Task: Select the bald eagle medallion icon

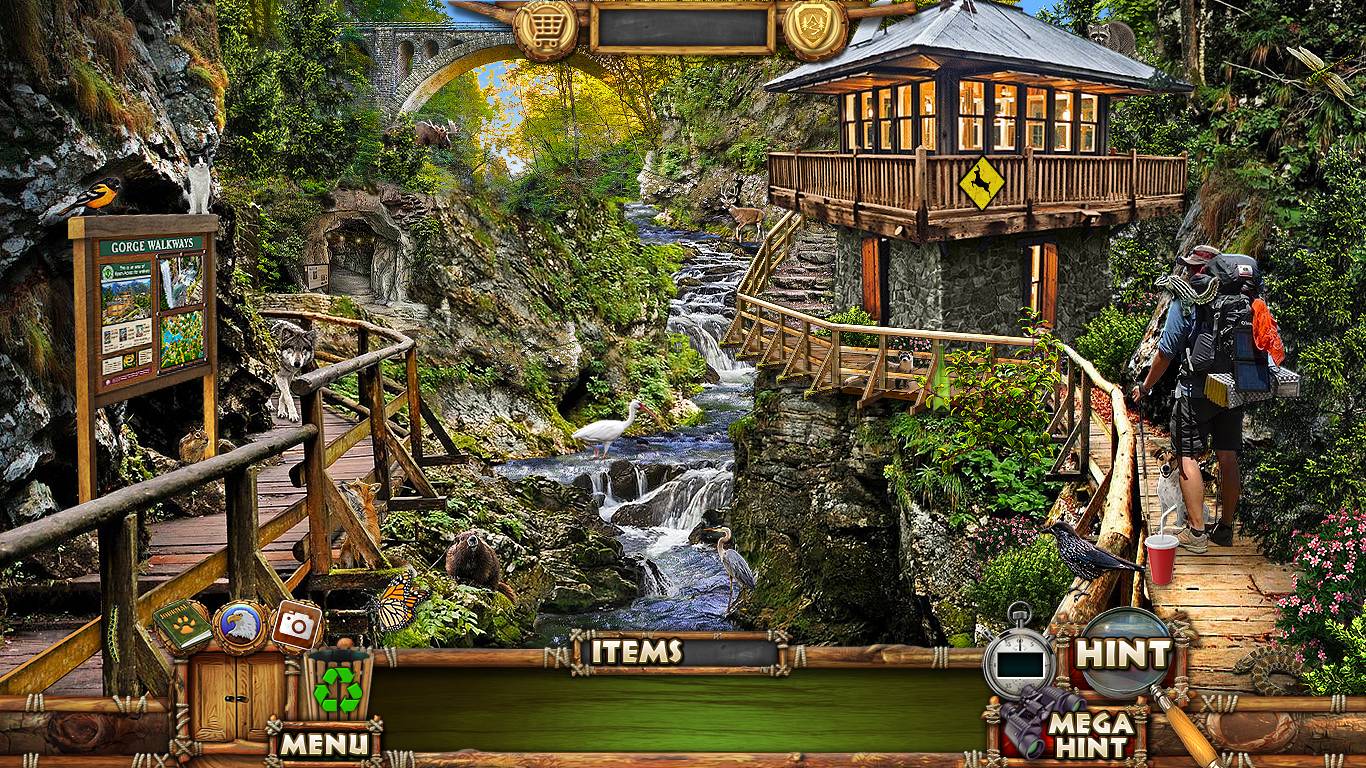Action: point(240,626)
